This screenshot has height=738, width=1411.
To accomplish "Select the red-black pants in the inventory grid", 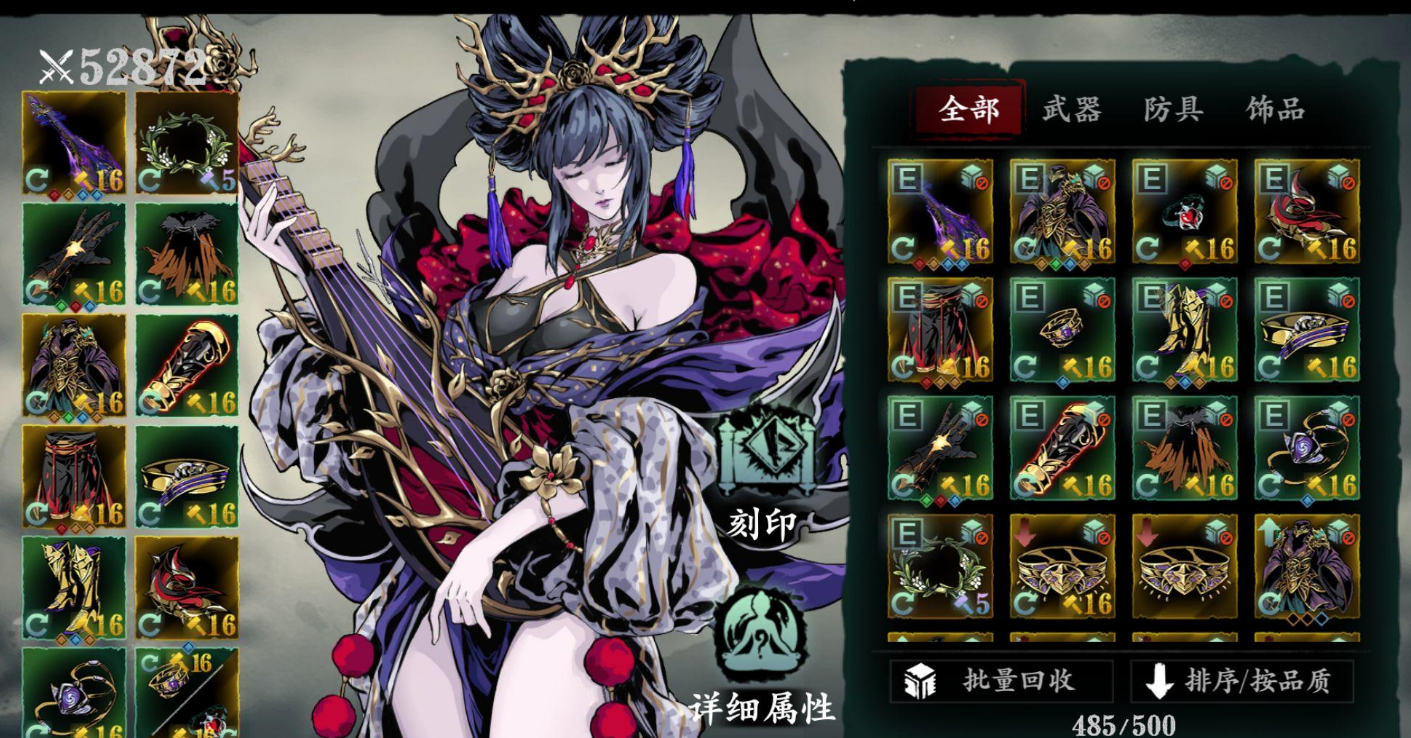I will [x=940, y=329].
